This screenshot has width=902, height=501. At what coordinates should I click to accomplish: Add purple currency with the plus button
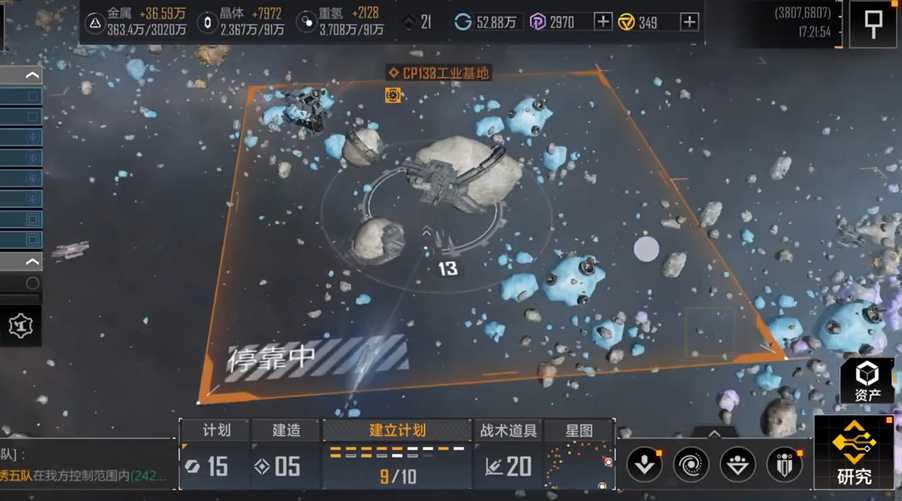pos(603,21)
